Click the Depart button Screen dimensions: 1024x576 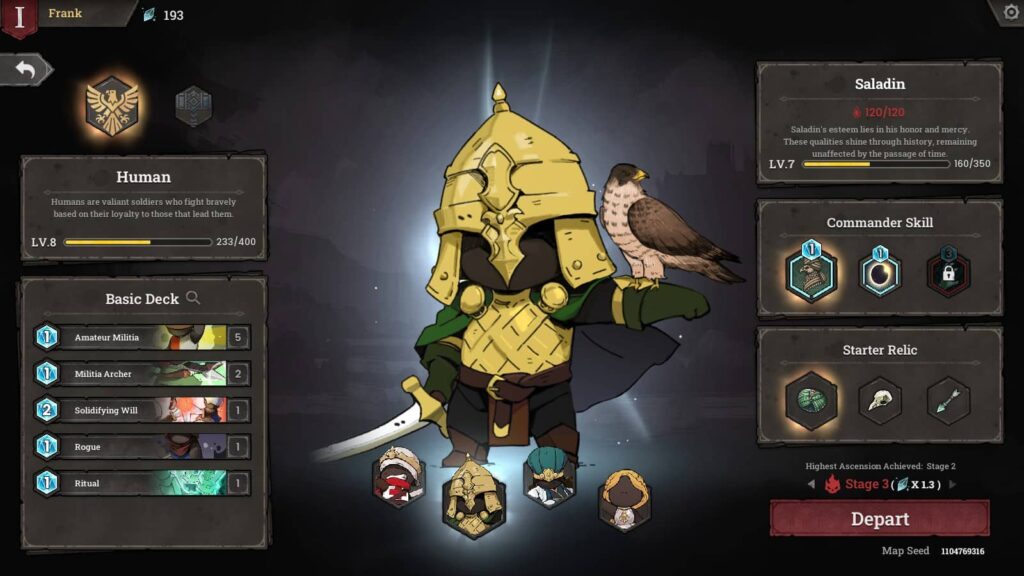click(879, 519)
